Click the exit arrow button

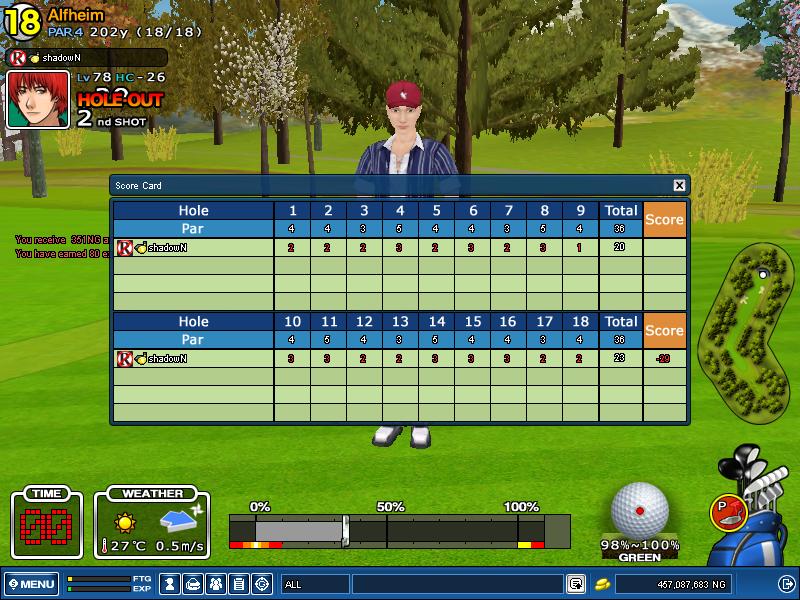click(786, 584)
